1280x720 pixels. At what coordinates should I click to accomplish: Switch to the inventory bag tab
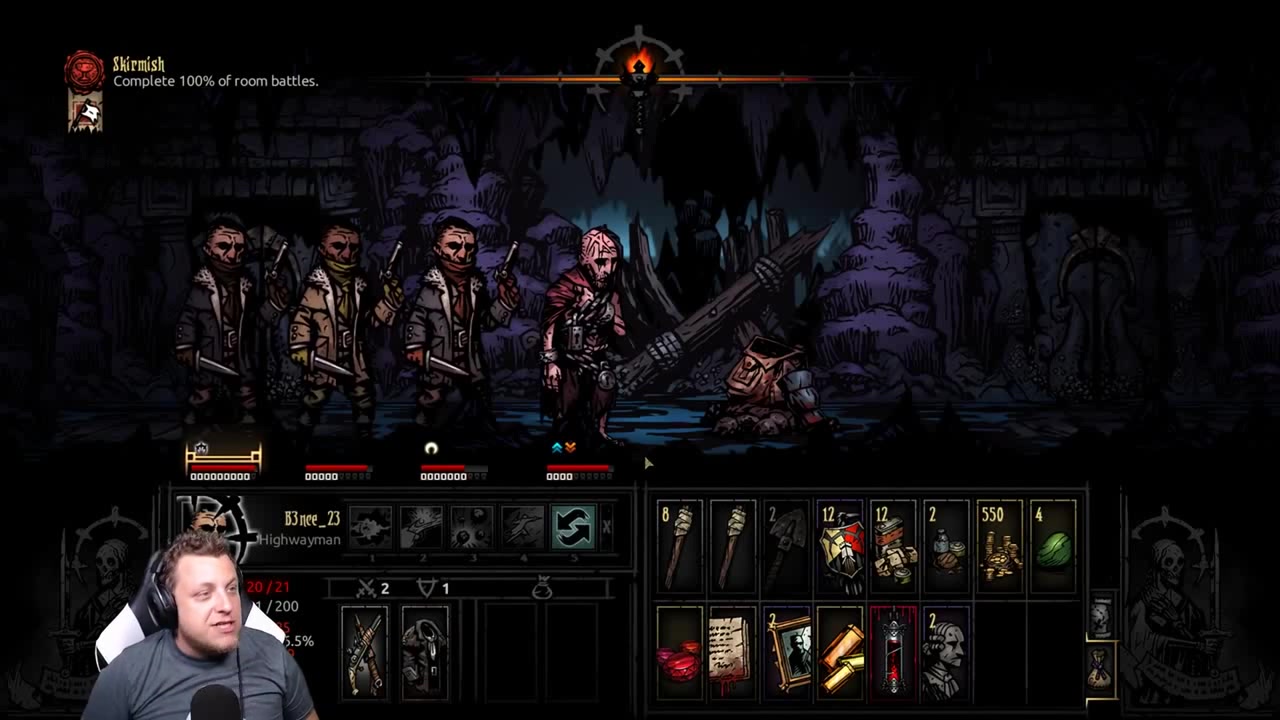(x=1100, y=668)
